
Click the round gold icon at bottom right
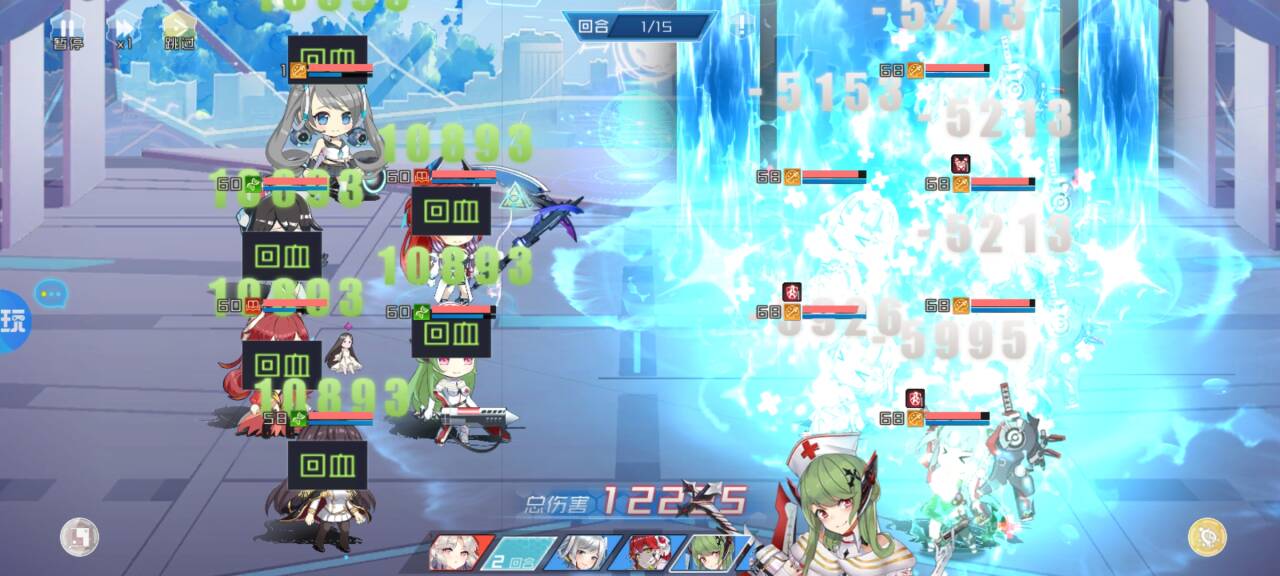(x=1207, y=537)
